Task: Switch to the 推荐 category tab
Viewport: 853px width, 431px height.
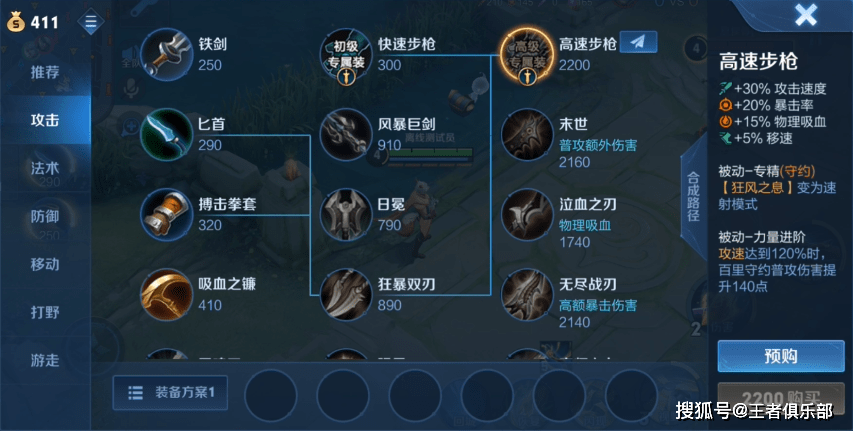Action: [x=45, y=72]
